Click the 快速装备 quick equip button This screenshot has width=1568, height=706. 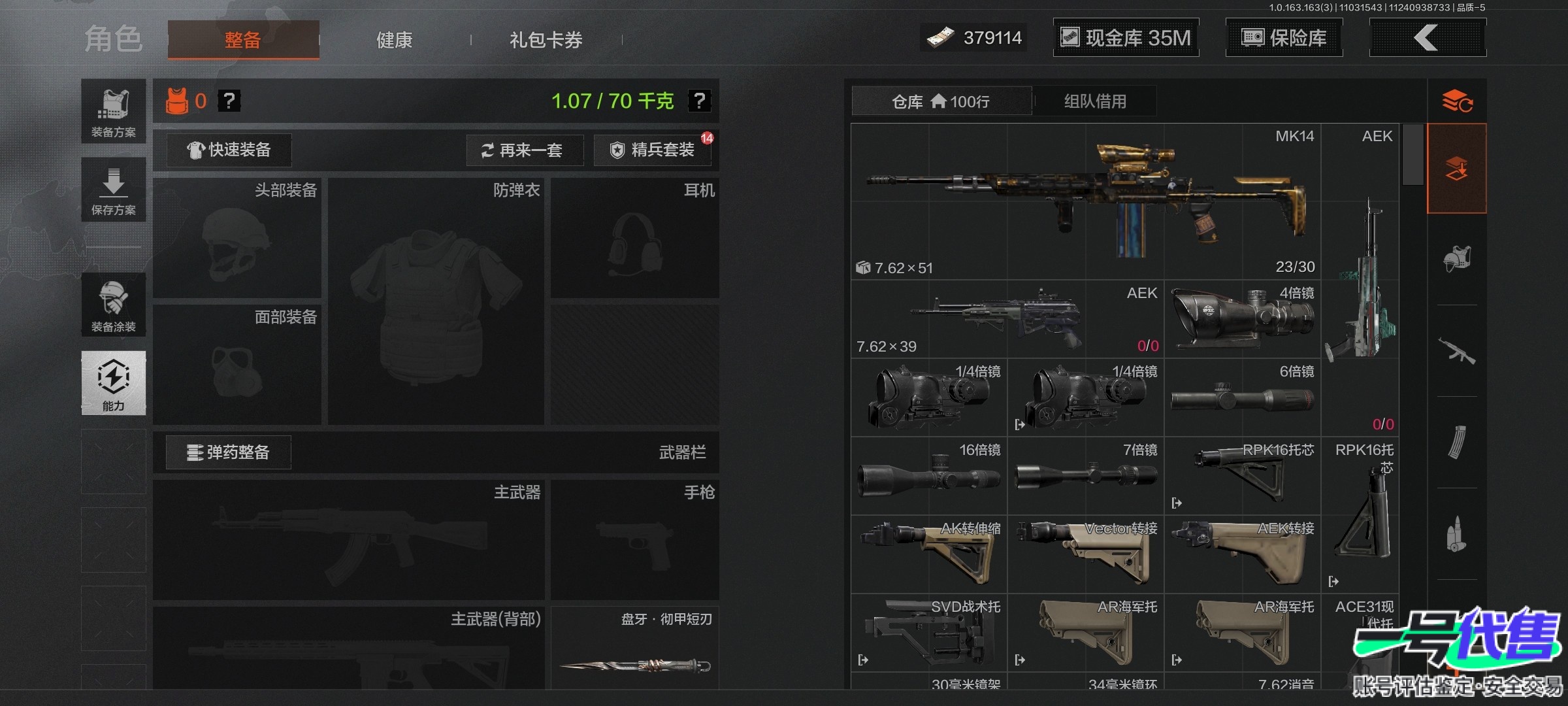229,150
